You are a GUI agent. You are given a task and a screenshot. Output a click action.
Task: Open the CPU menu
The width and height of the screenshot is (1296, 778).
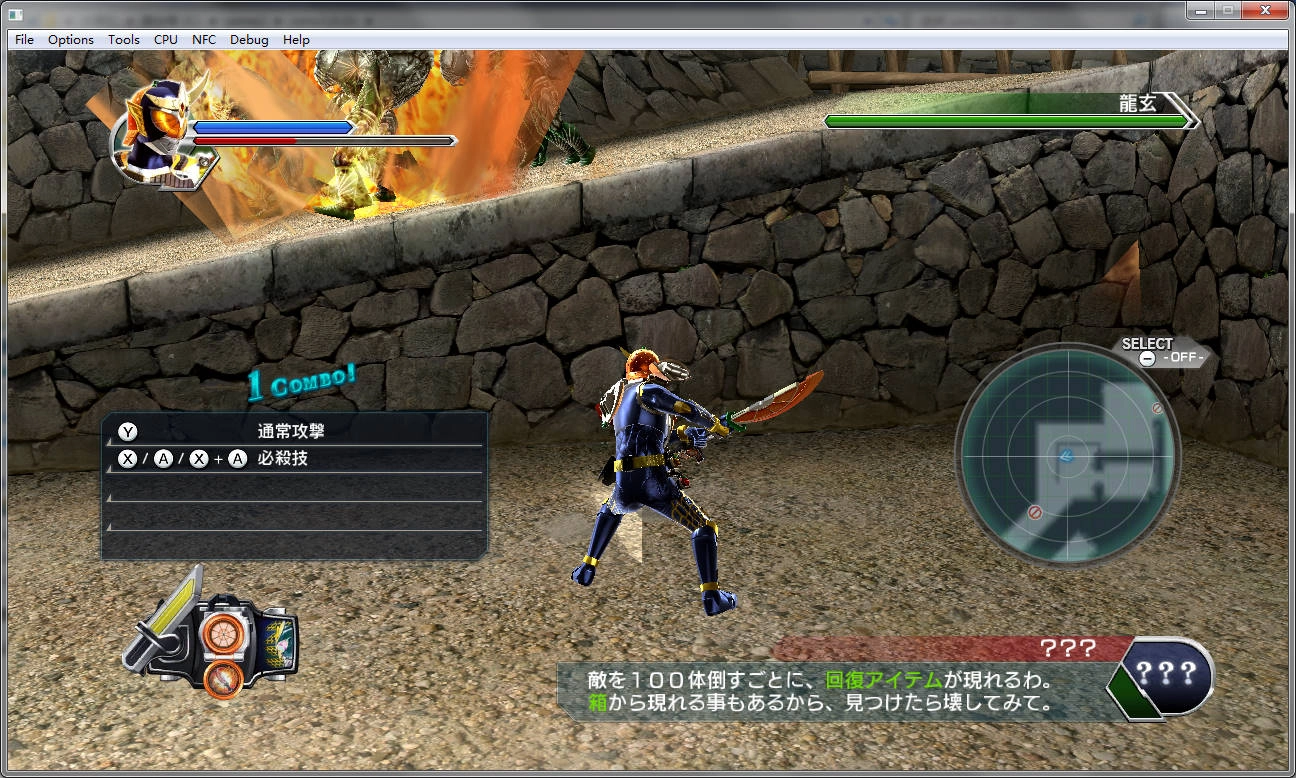(165, 39)
